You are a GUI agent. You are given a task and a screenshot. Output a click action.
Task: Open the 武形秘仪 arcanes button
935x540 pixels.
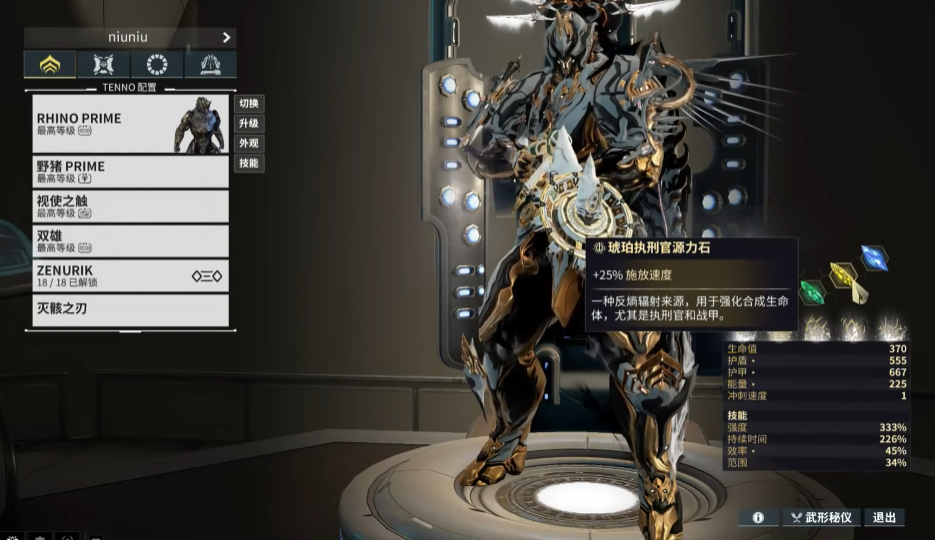pyautogui.click(x=821, y=517)
